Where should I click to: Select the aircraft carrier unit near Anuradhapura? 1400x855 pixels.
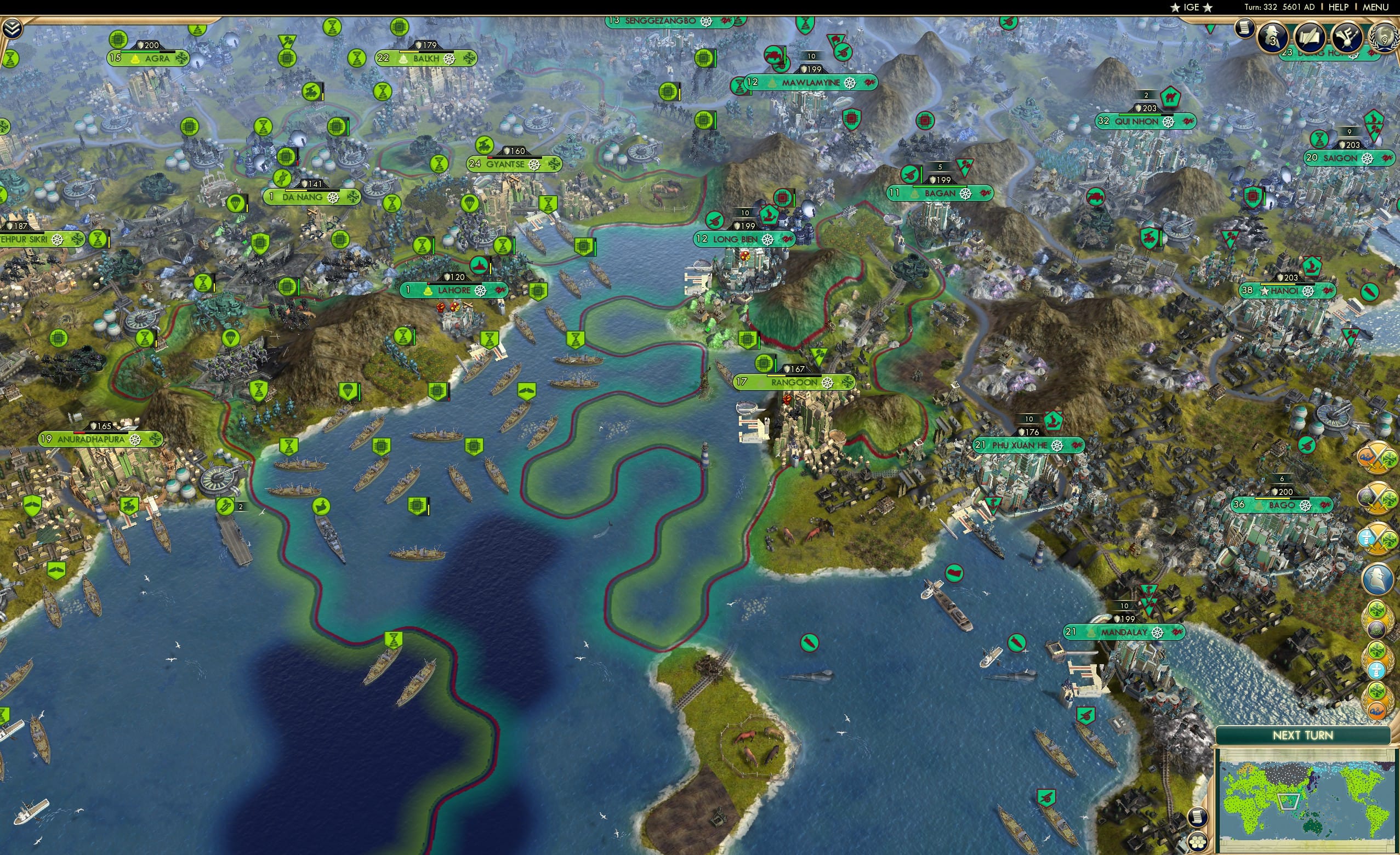click(226, 508)
